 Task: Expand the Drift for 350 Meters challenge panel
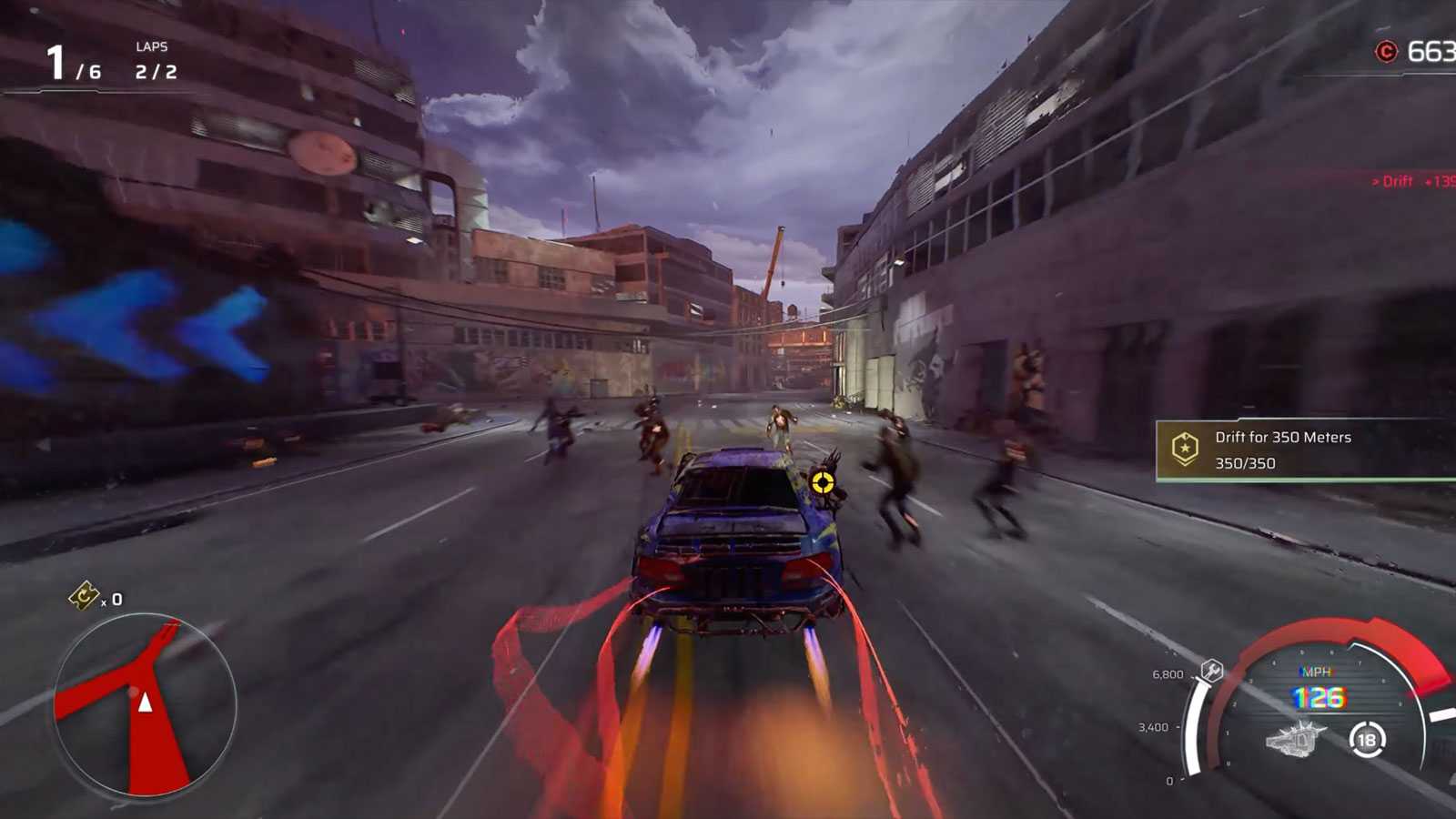click(x=1282, y=437)
